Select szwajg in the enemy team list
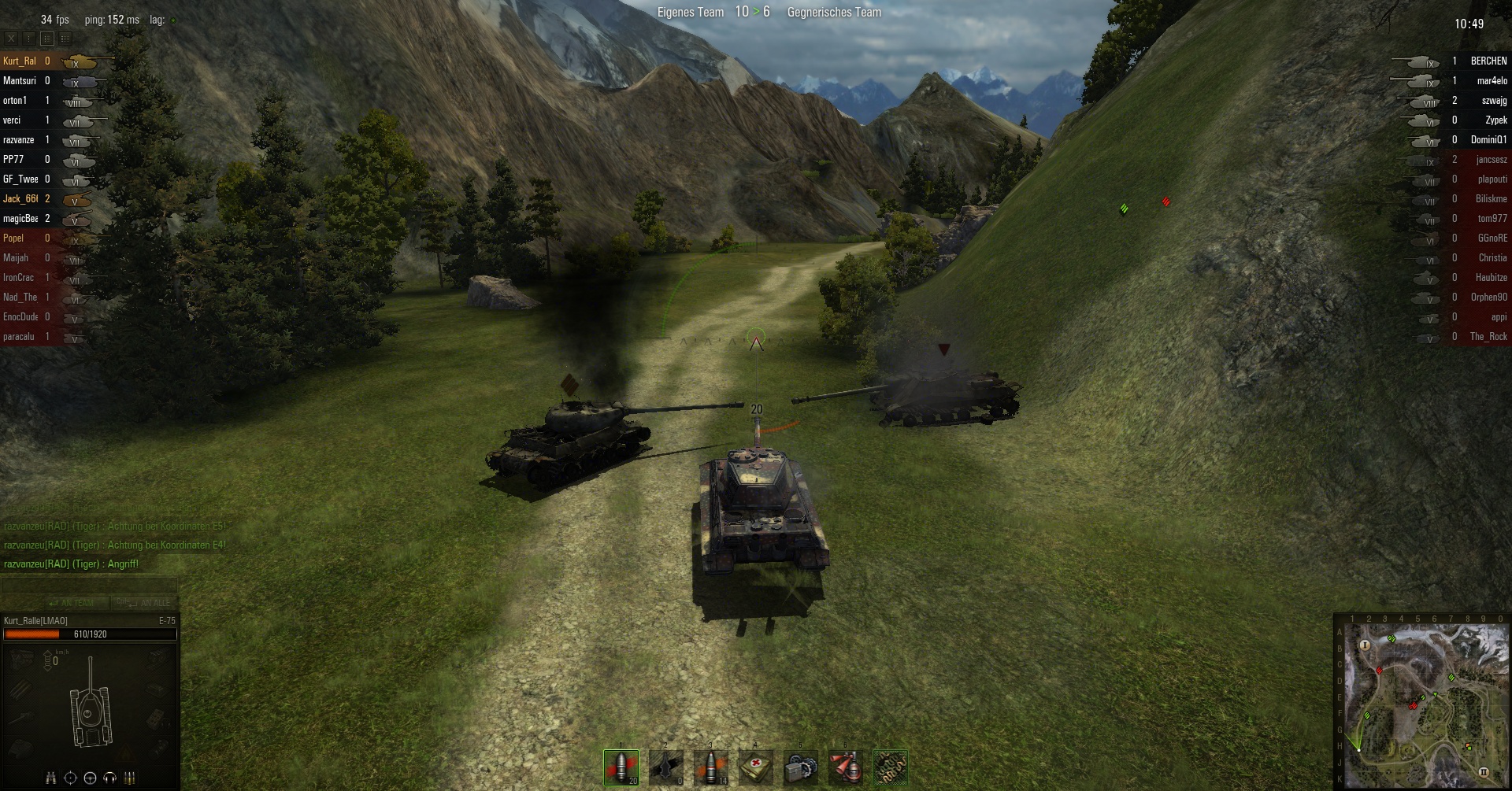 point(1493,100)
